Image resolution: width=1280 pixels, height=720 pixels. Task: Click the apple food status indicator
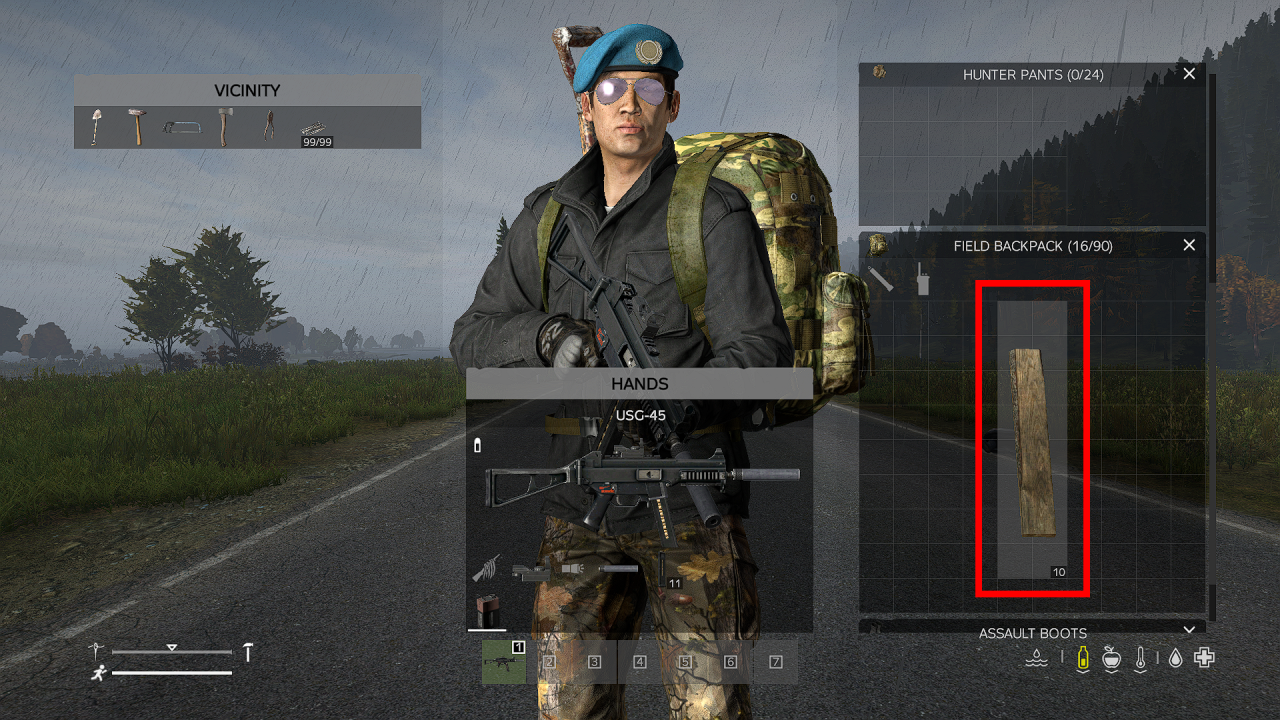(1111, 658)
